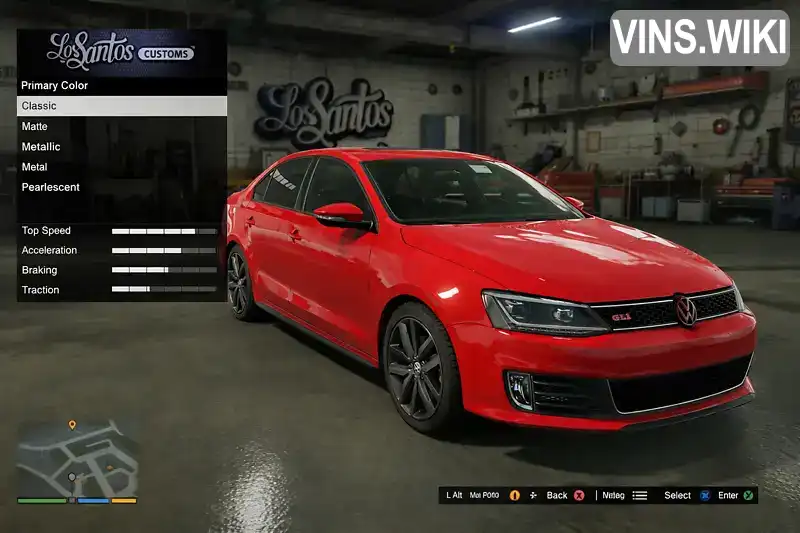
Task: Select the Classic paint option
Action: [121, 106]
